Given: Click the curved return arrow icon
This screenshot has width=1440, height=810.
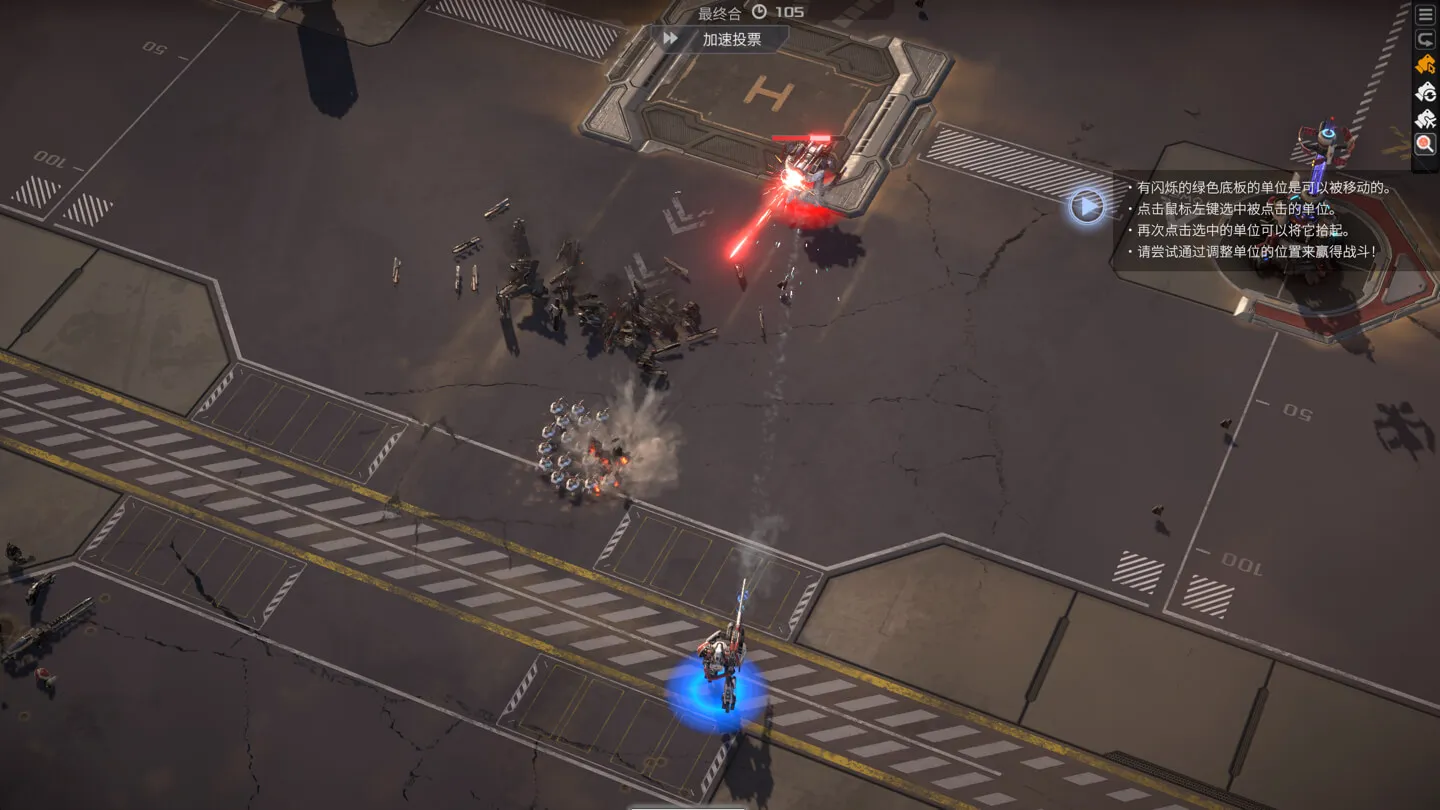Looking at the screenshot, I should (x=1425, y=40).
